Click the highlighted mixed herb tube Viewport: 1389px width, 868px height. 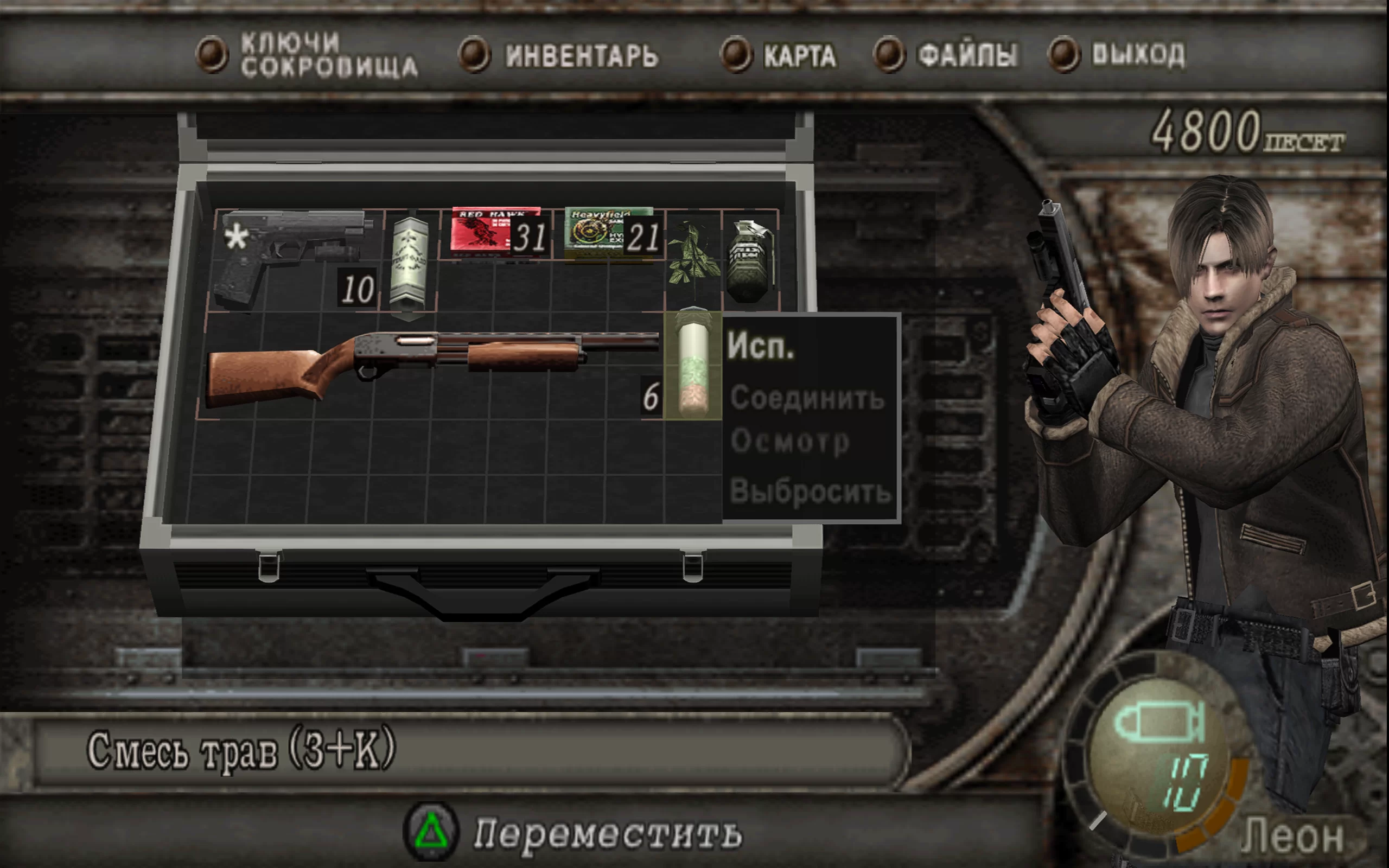693,366
